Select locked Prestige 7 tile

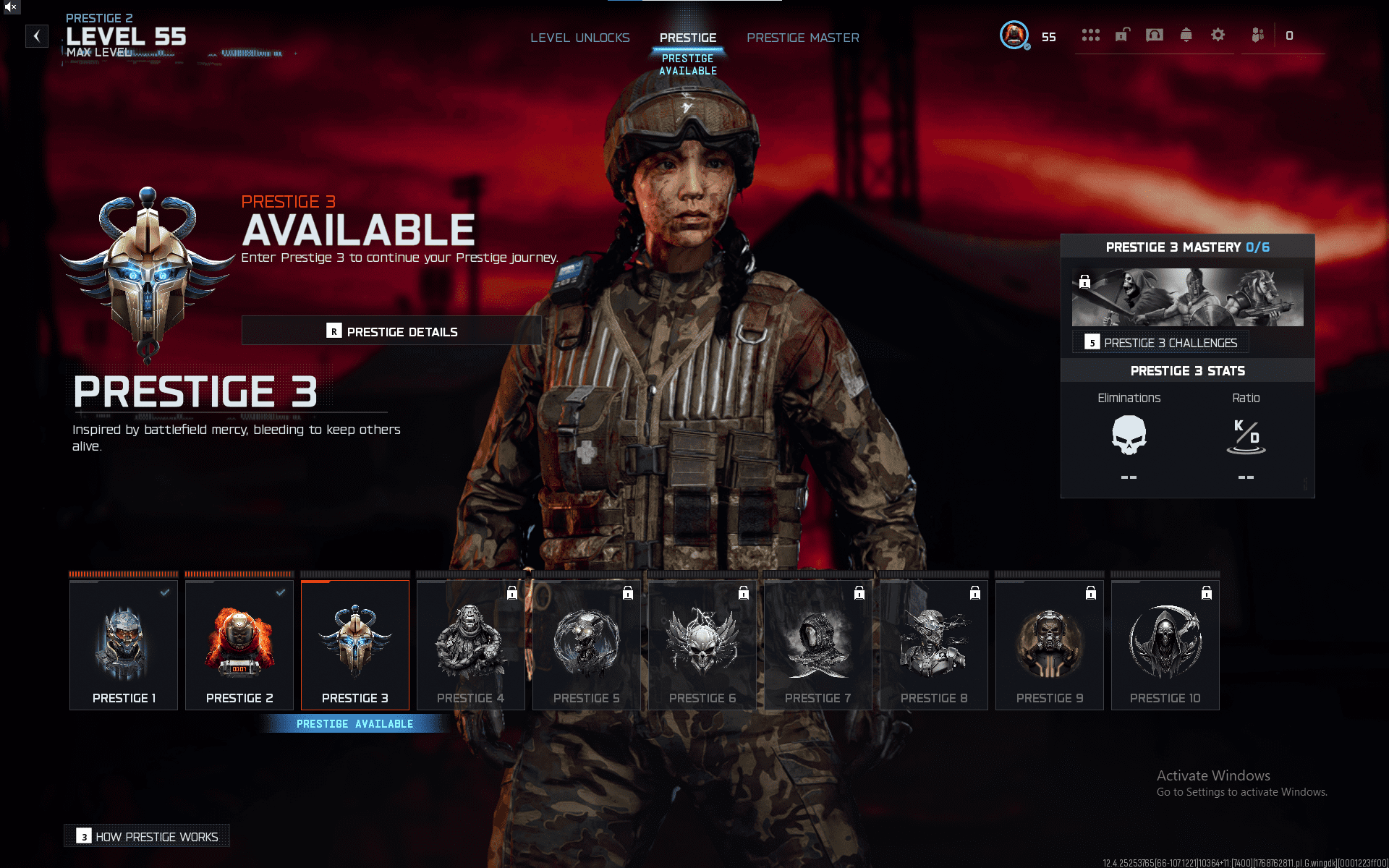(x=818, y=645)
